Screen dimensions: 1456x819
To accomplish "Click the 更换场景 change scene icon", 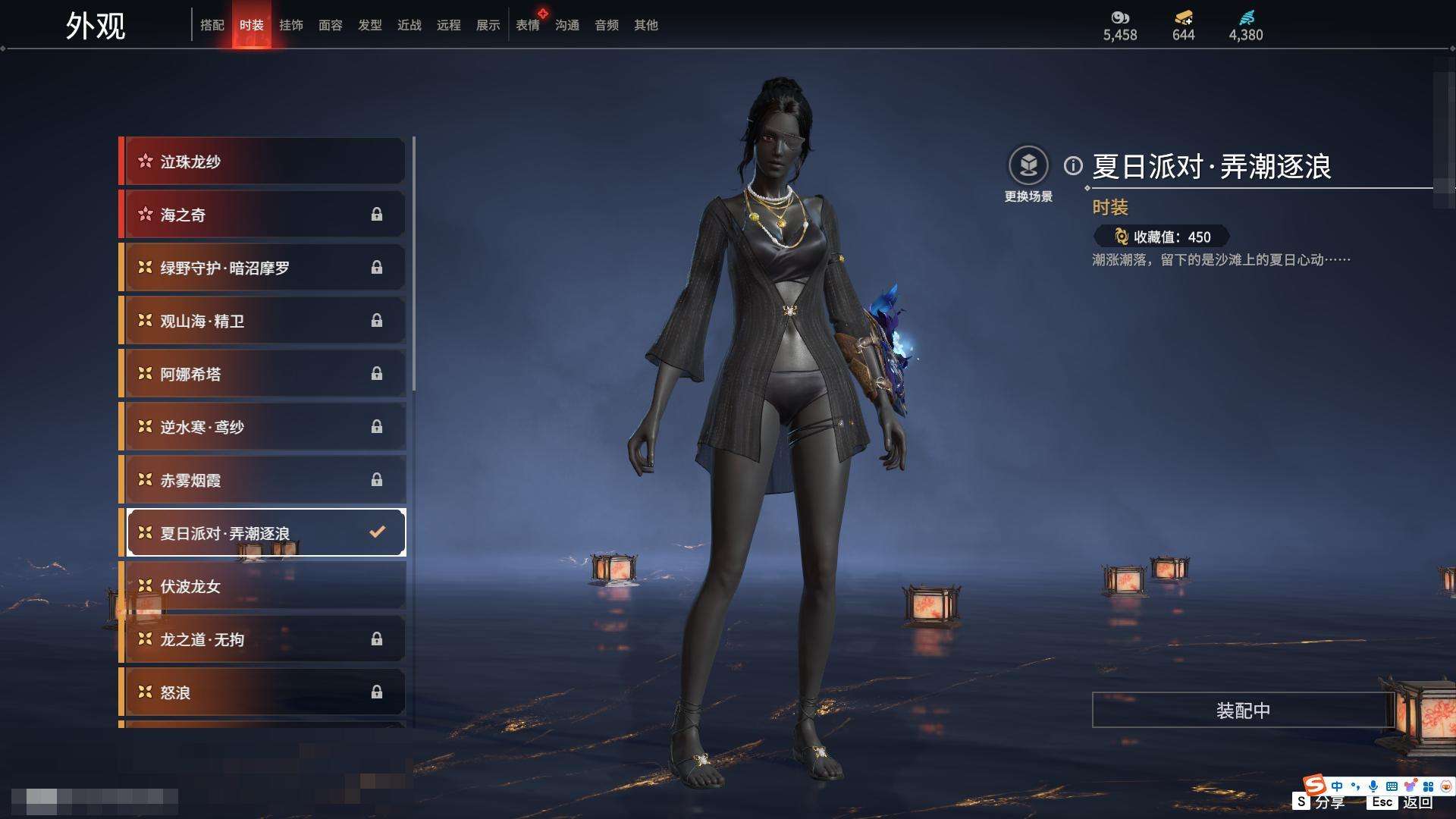I will 1028,166.
